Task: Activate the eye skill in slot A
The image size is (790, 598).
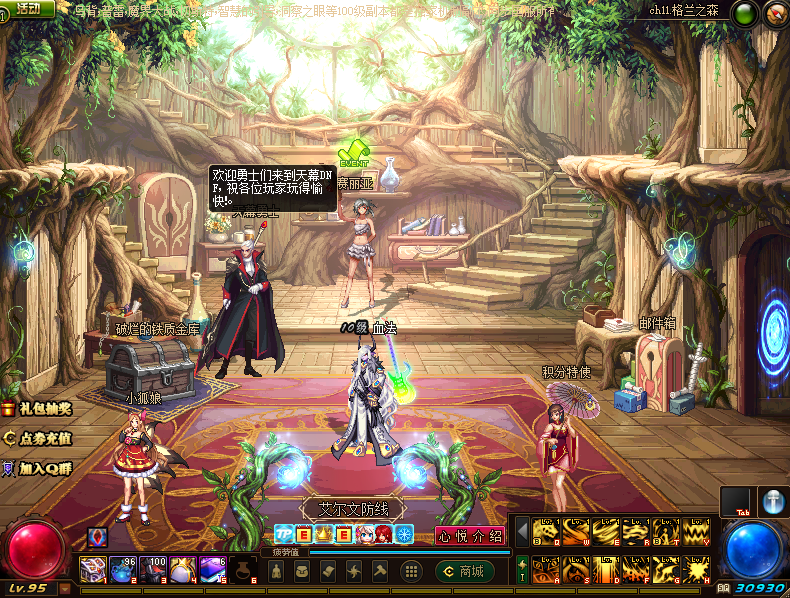Action: pos(546,570)
